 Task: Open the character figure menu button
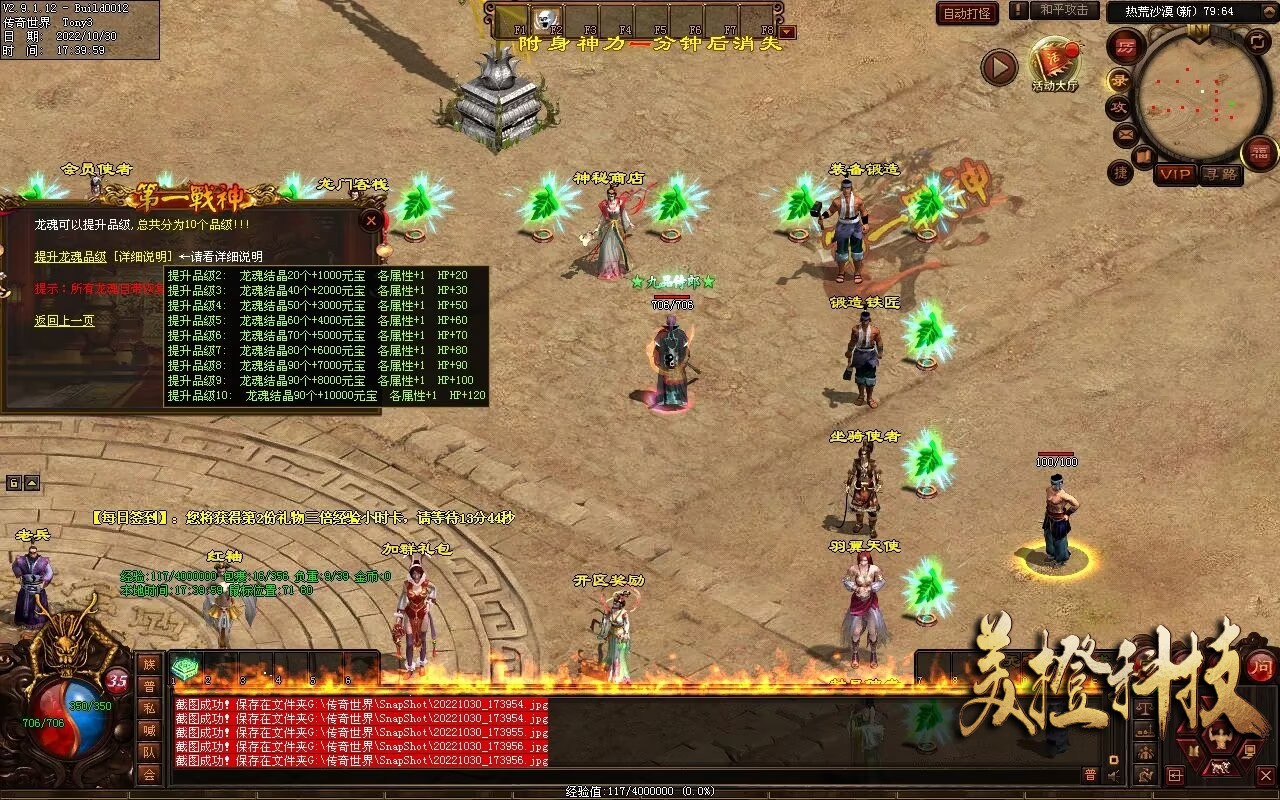[1218, 740]
